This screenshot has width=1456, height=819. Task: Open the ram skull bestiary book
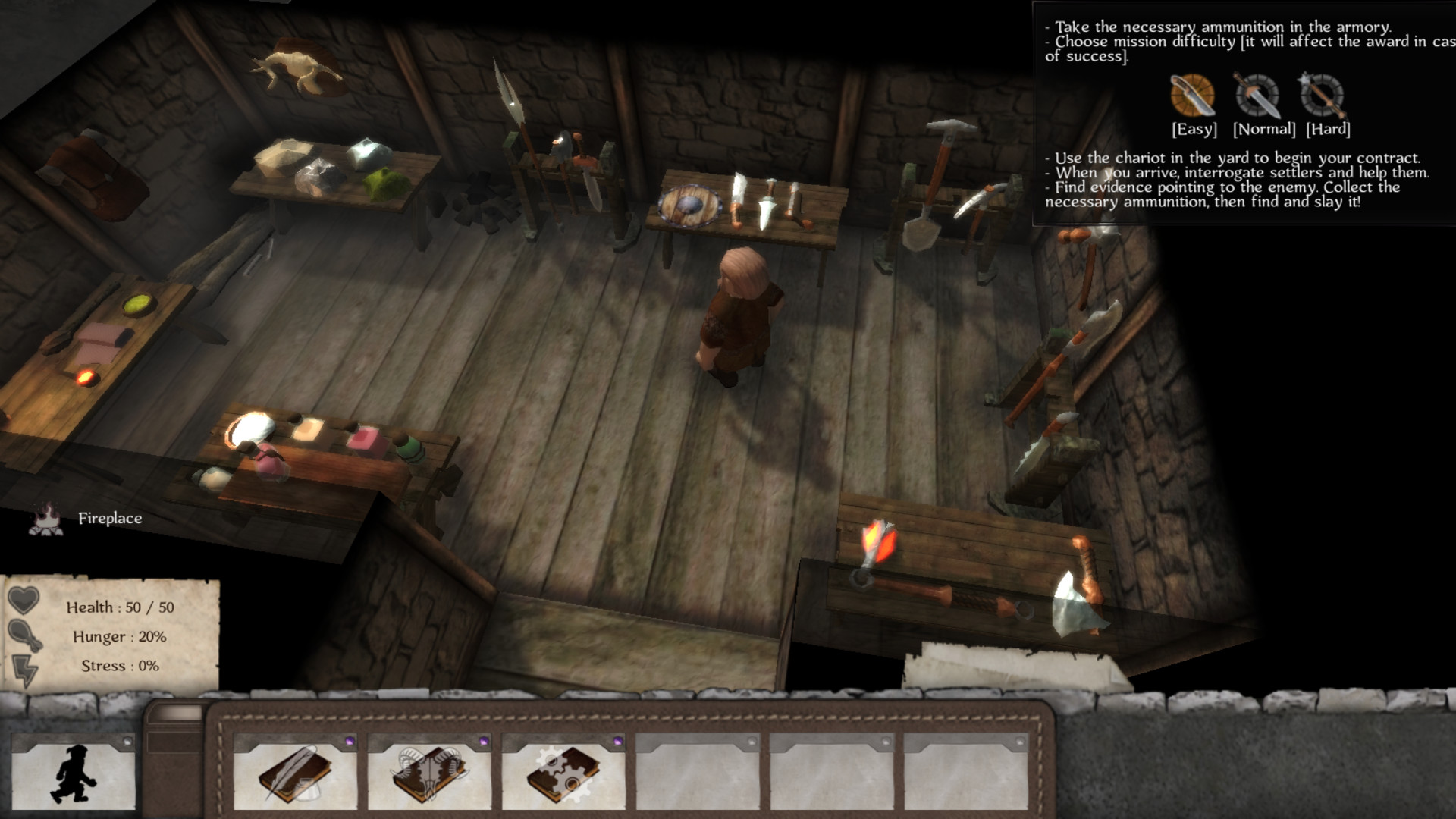coord(429,773)
